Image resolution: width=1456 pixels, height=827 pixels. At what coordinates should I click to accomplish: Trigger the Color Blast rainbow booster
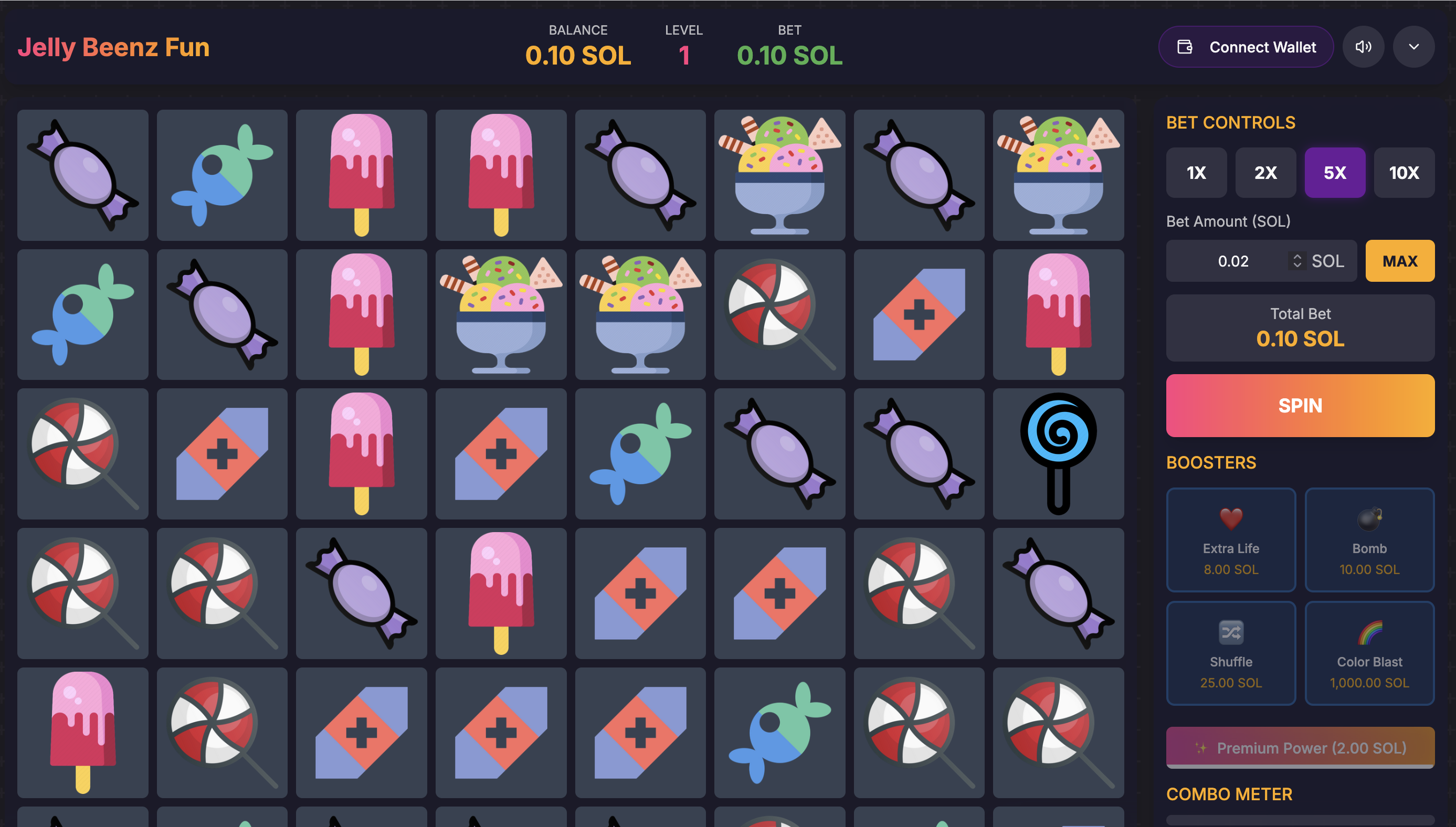click(x=1369, y=653)
